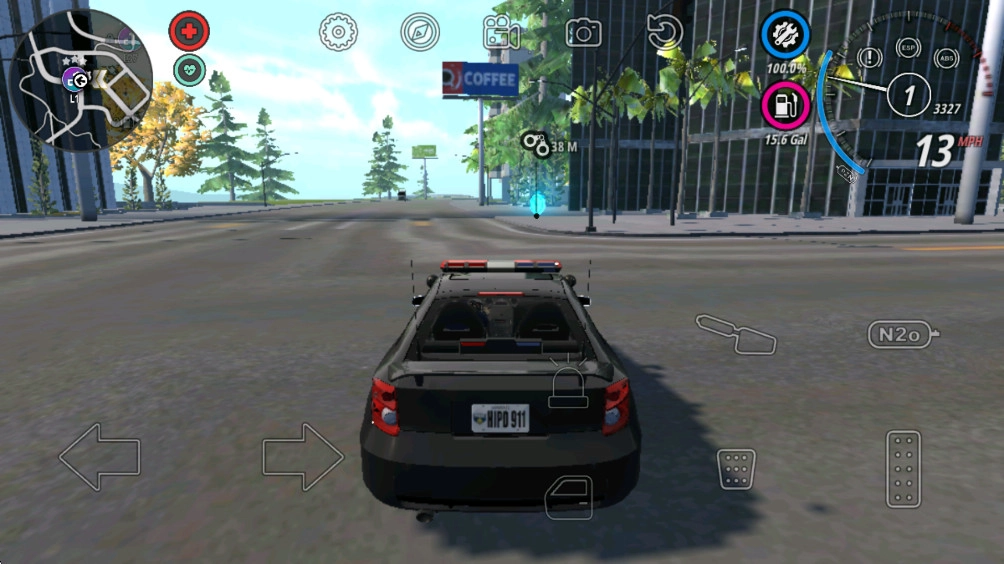The height and width of the screenshot is (564, 1004).
Task: Tap the teal heart health icon
Action: (189, 69)
